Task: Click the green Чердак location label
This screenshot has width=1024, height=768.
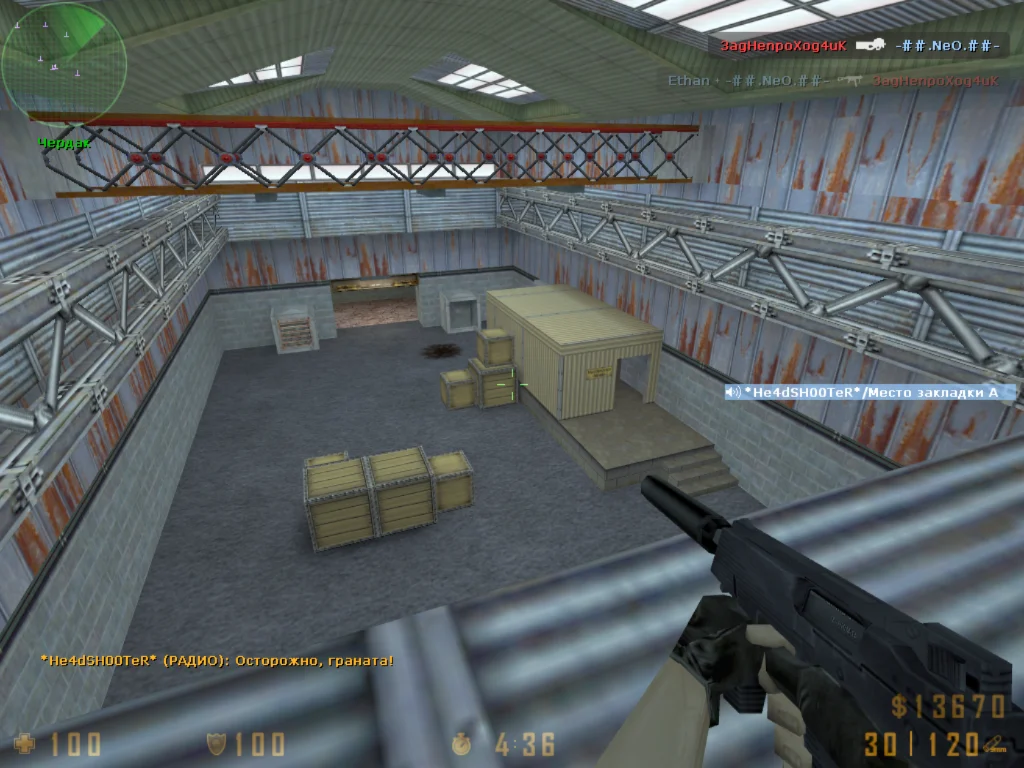Action: coord(65,143)
